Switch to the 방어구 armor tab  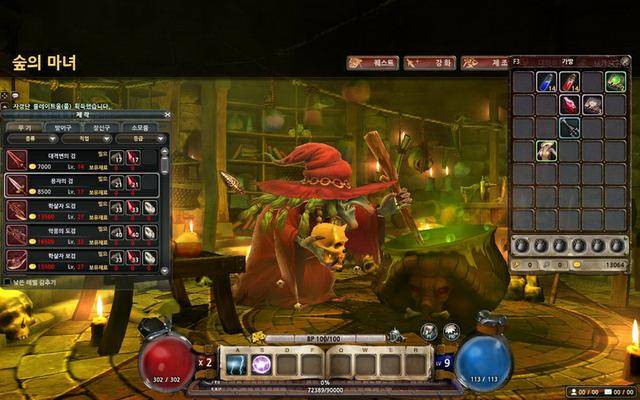pos(61,127)
